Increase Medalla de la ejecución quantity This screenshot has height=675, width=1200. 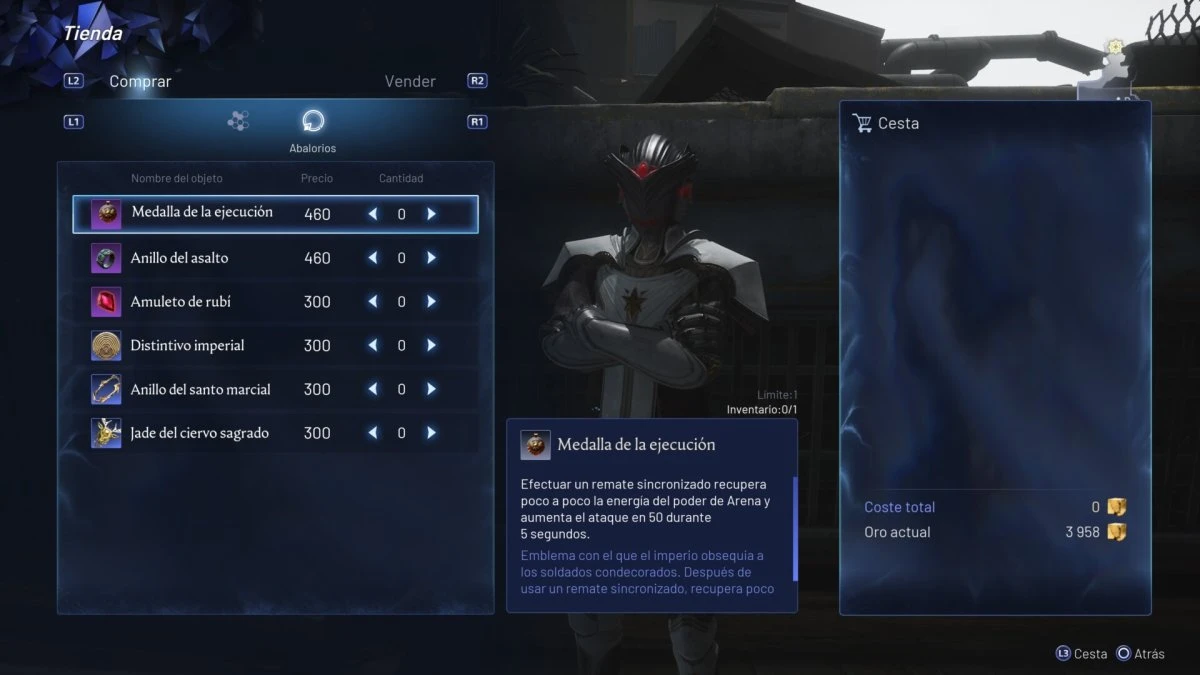pos(431,214)
